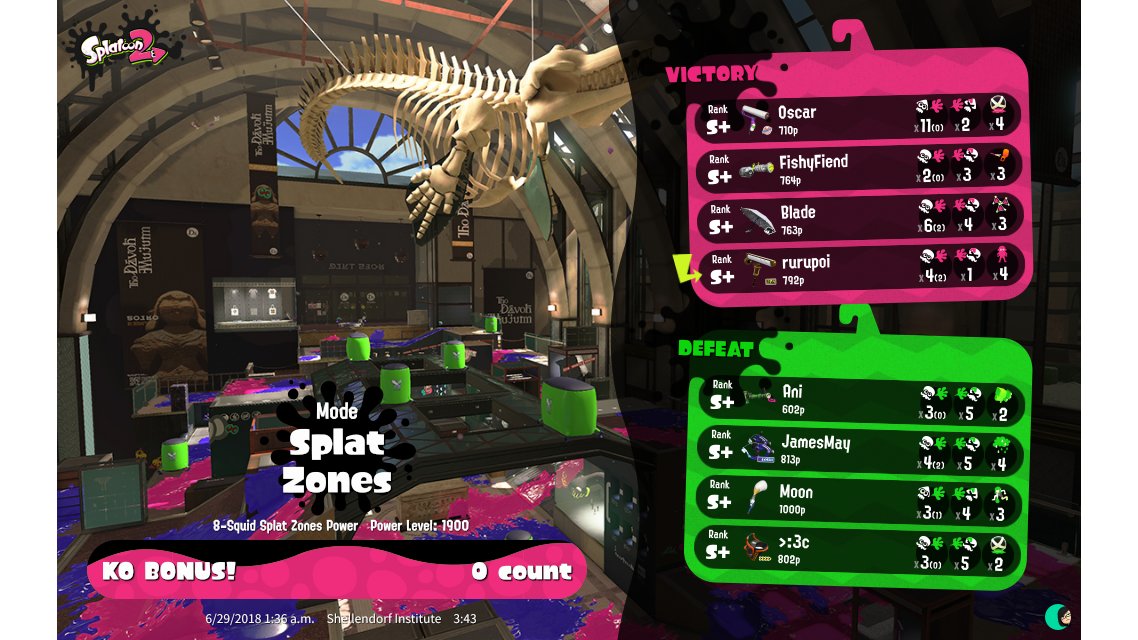Select Oscar's result row
The image size is (1138, 640).
(x=860, y=118)
